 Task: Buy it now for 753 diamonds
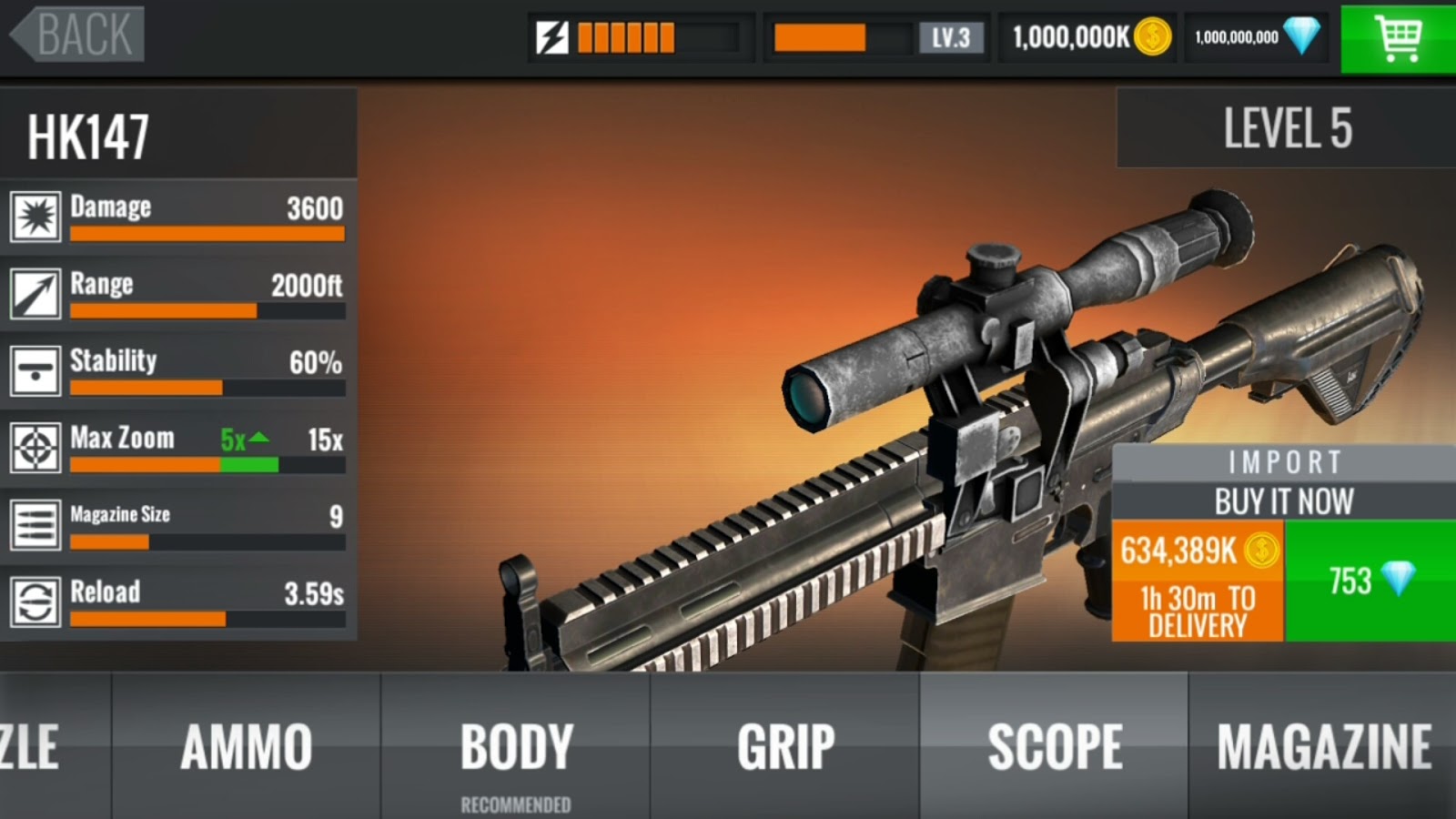[1370, 581]
